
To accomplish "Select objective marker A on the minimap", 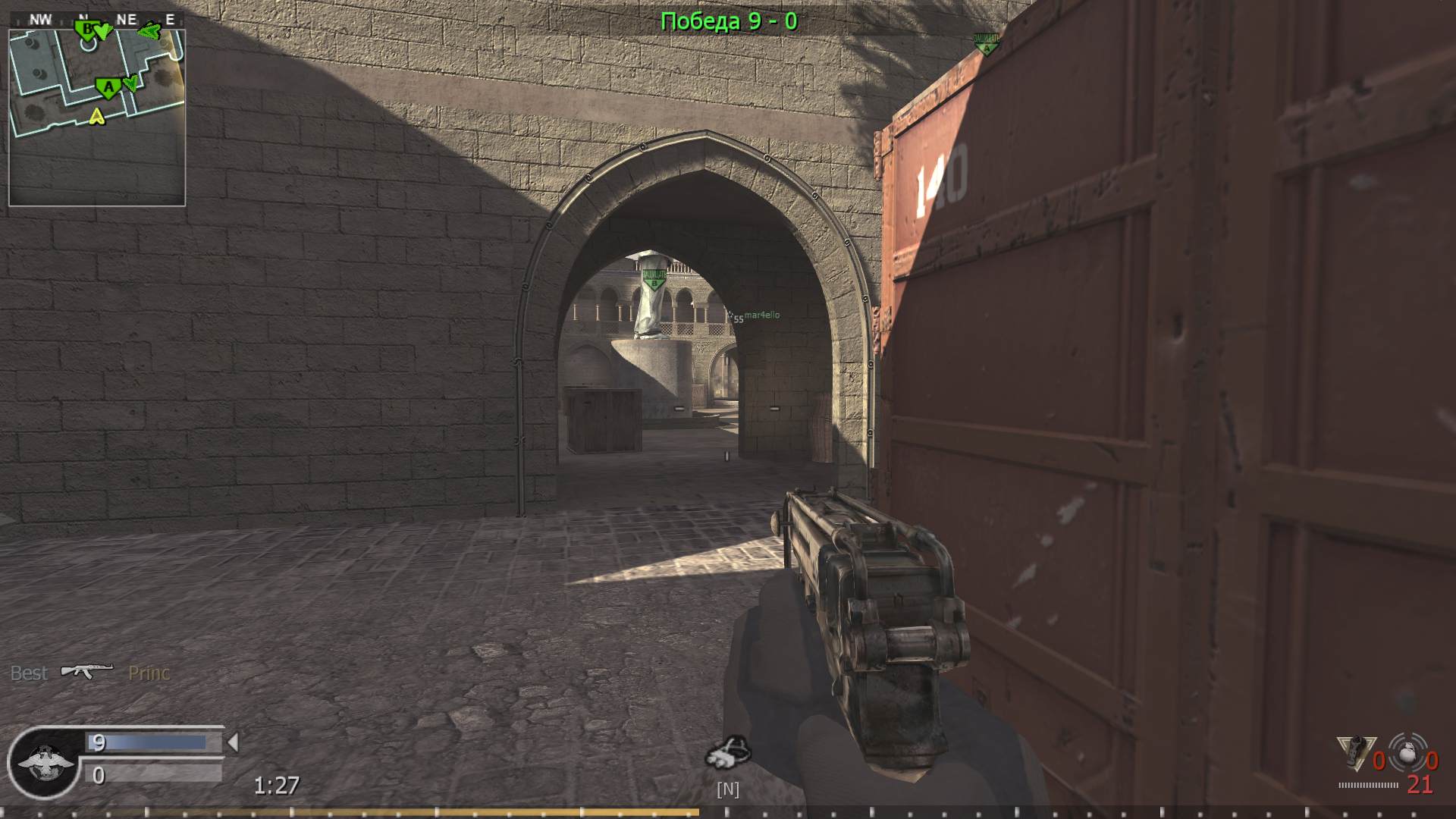I will click(x=108, y=86).
